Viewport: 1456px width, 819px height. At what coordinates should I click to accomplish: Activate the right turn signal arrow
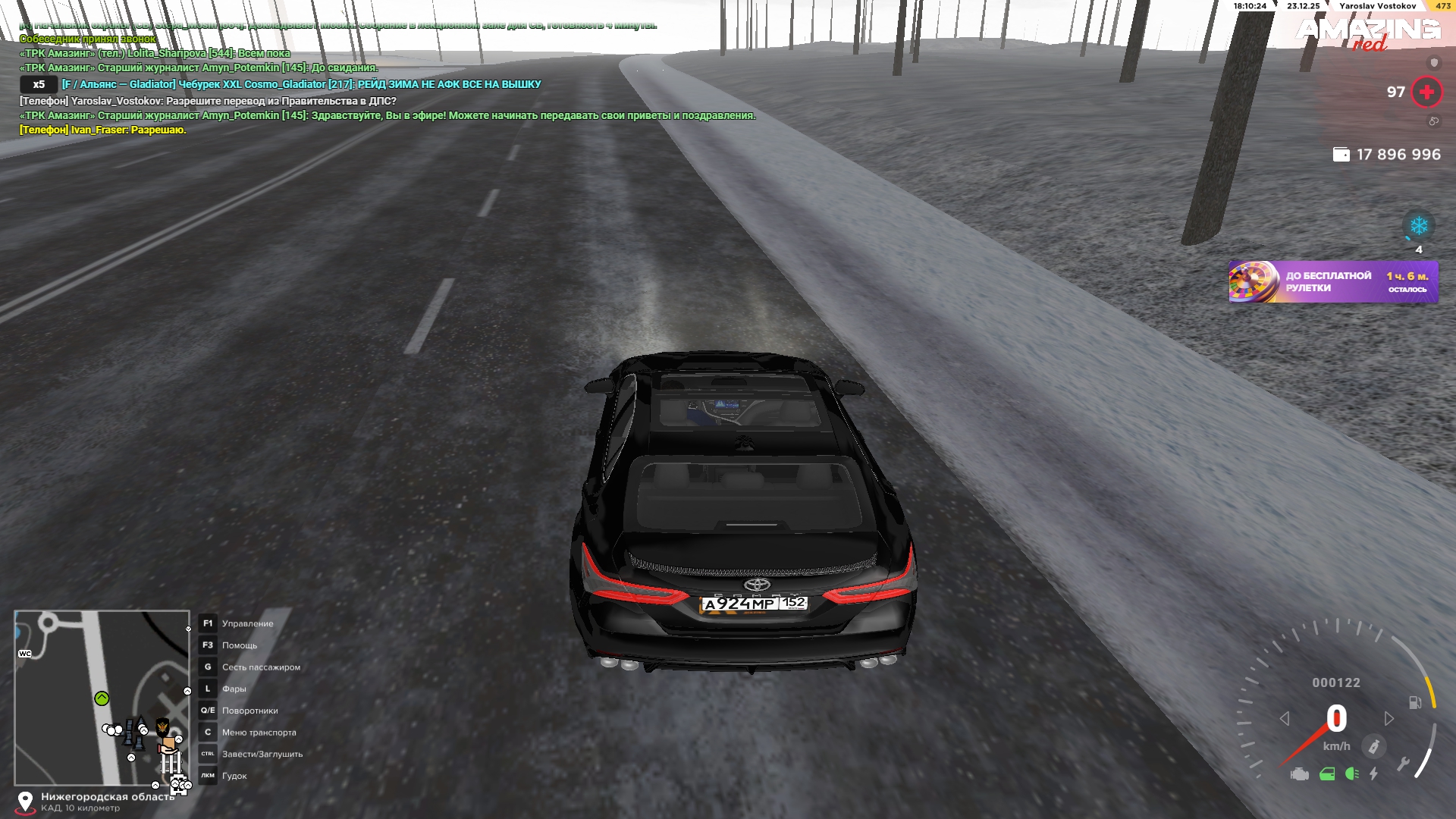click(1389, 718)
